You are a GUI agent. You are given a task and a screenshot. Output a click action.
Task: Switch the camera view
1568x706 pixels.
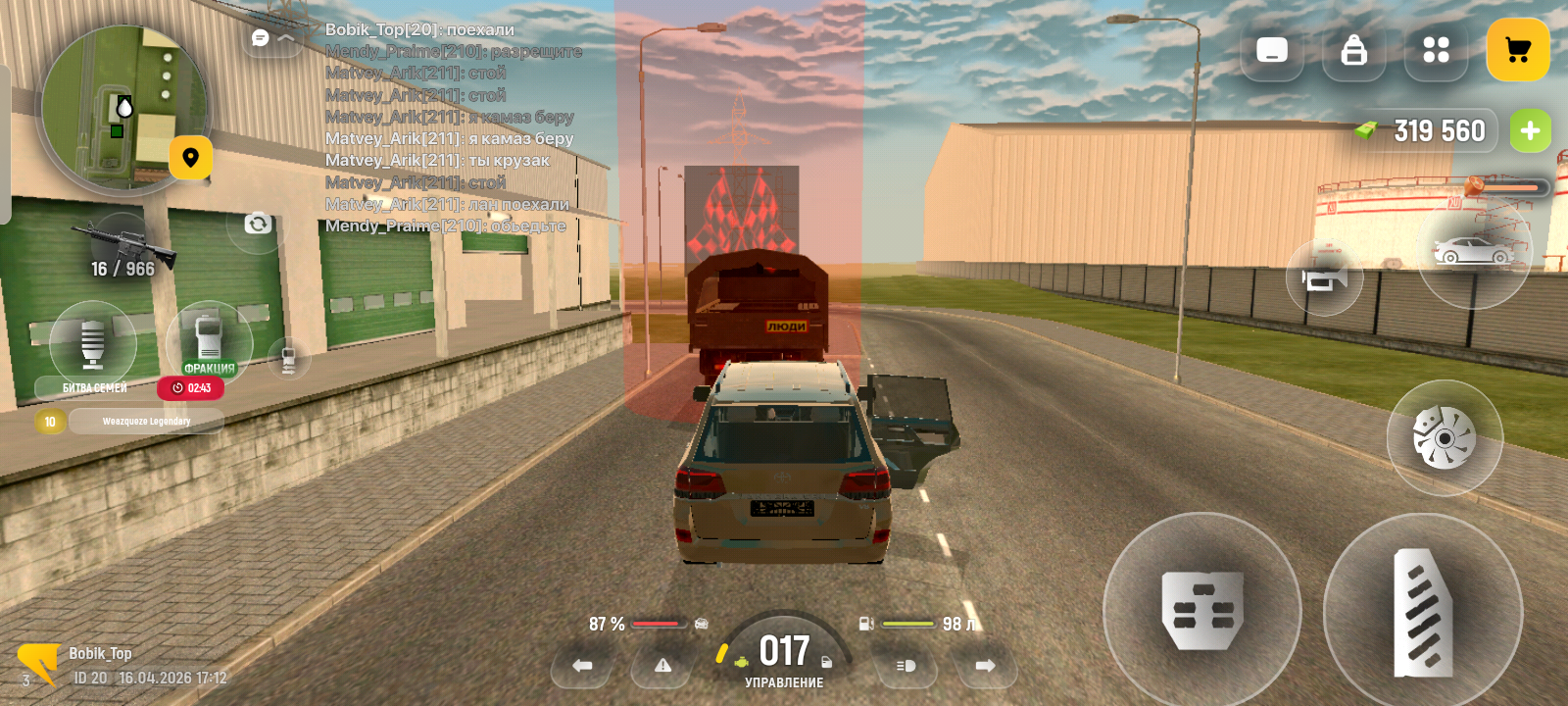(x=258, y=224)
